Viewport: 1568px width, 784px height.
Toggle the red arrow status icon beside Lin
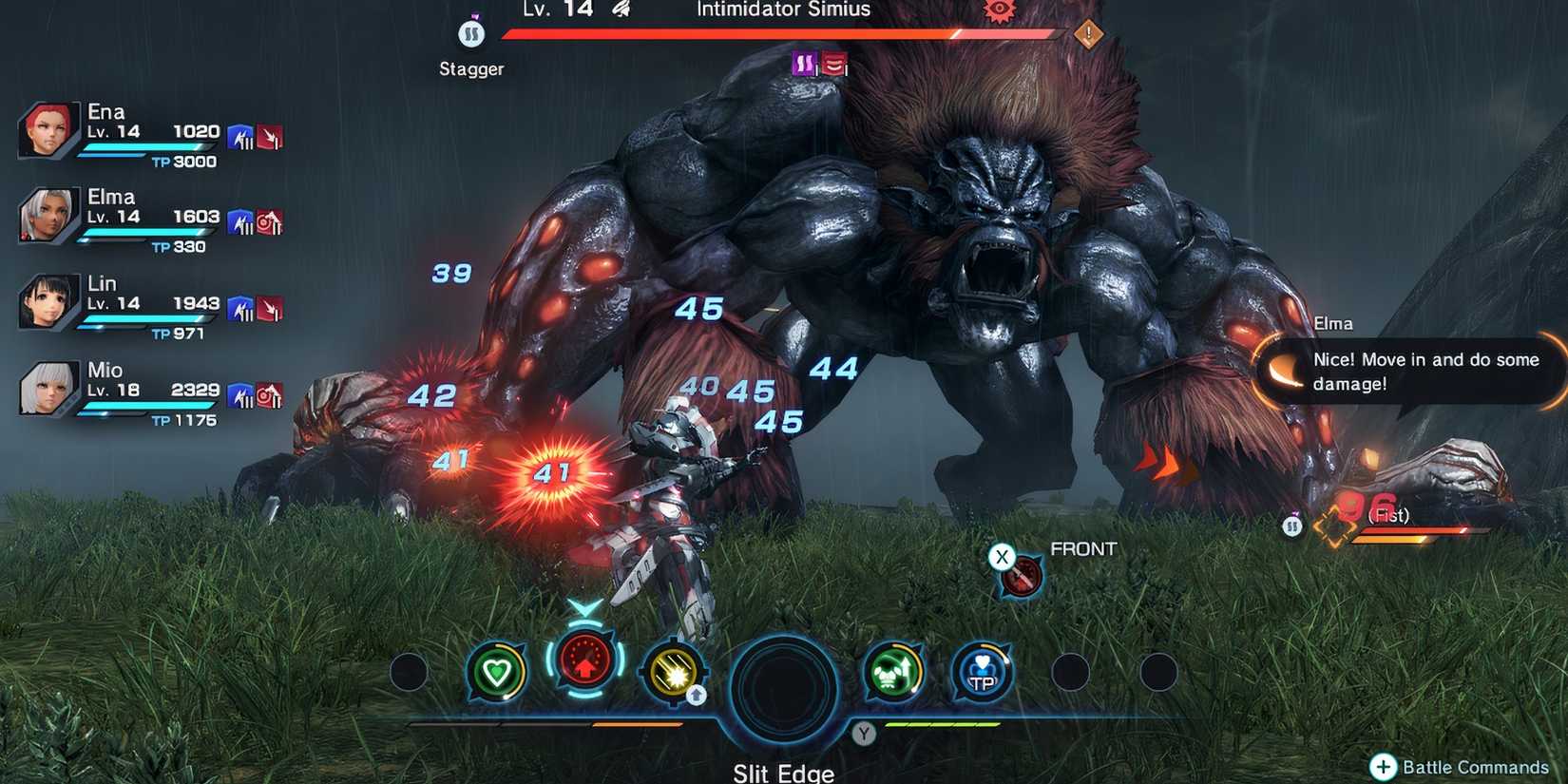[x=271, y=306]
